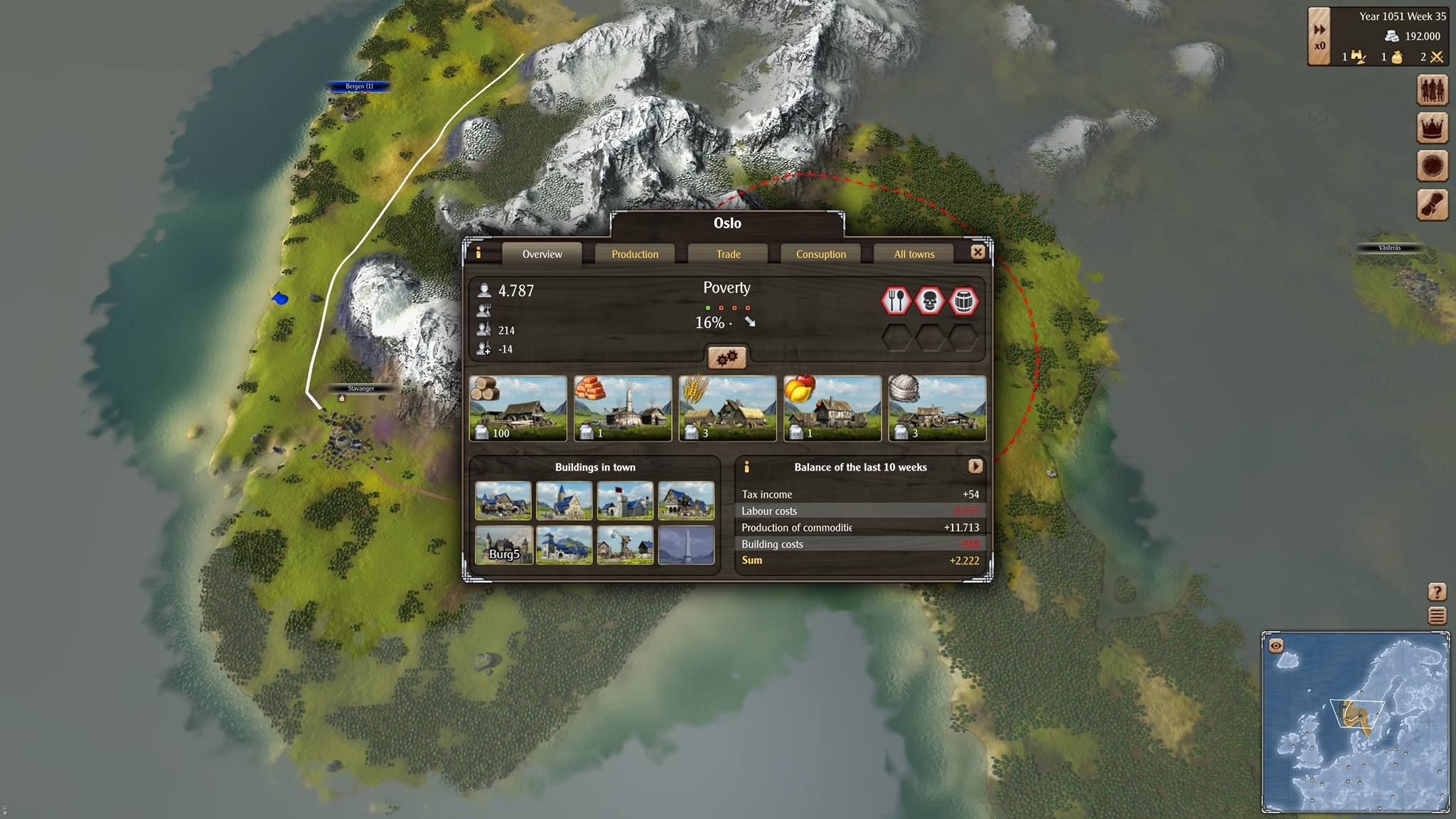The width and height of the screenshot is (1456, 819).
Task: Switch to the Production tab
Action: tap(635, 254)
